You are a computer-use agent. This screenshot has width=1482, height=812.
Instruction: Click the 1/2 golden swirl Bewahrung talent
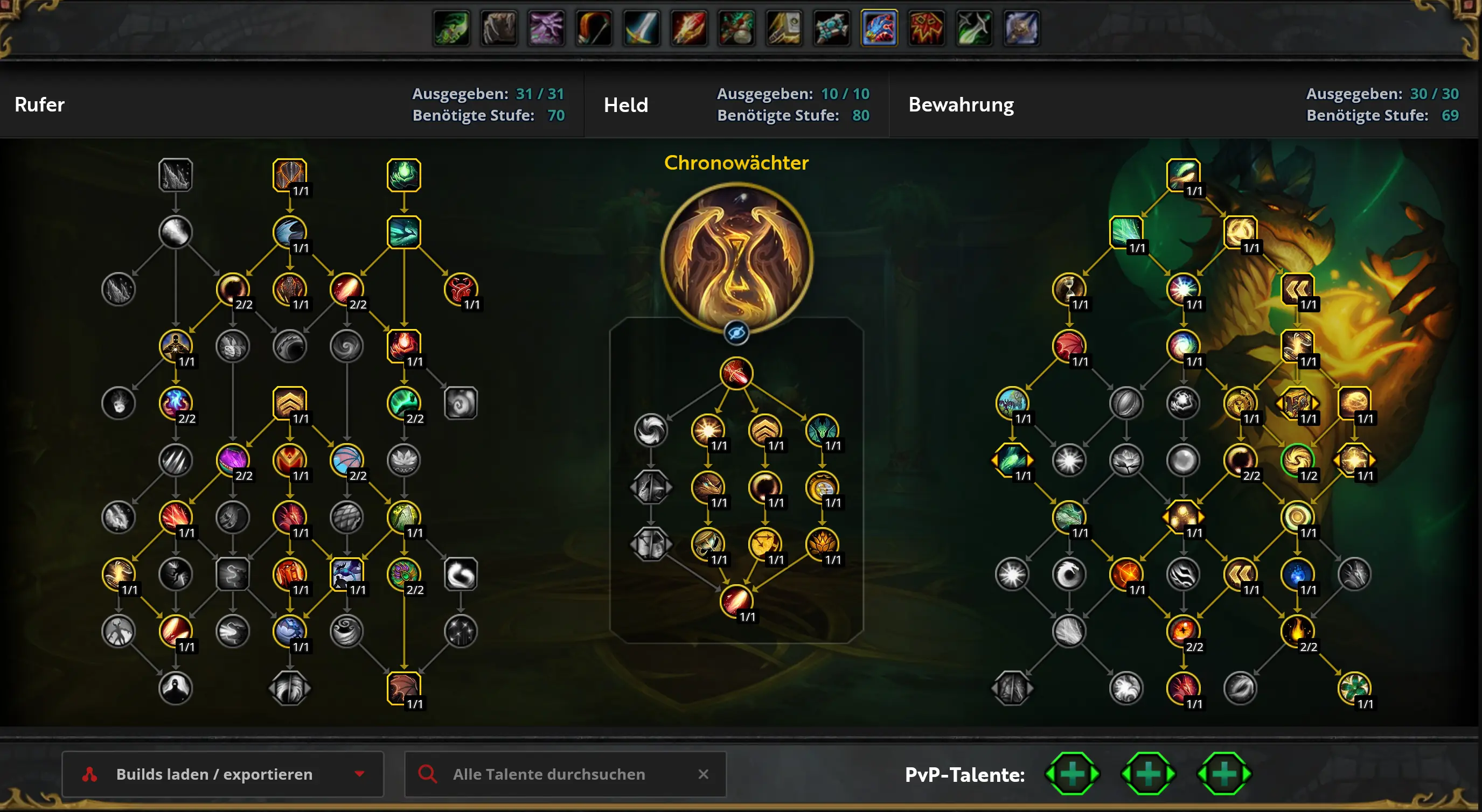pos(1297,460)
